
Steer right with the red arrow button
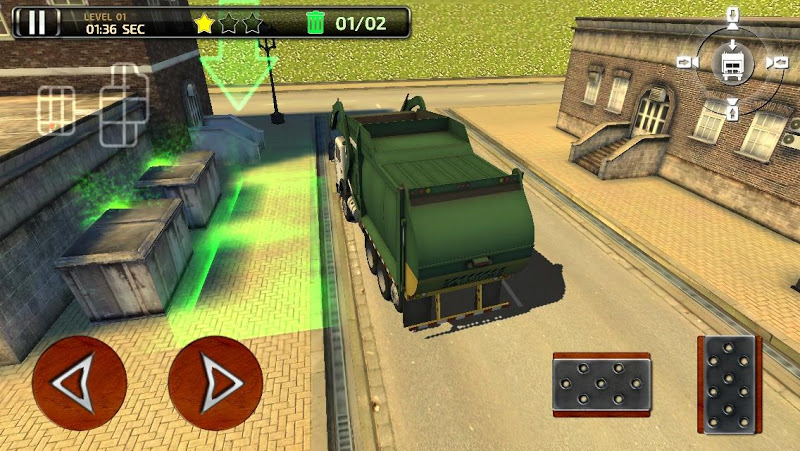[x=215, y=382]
